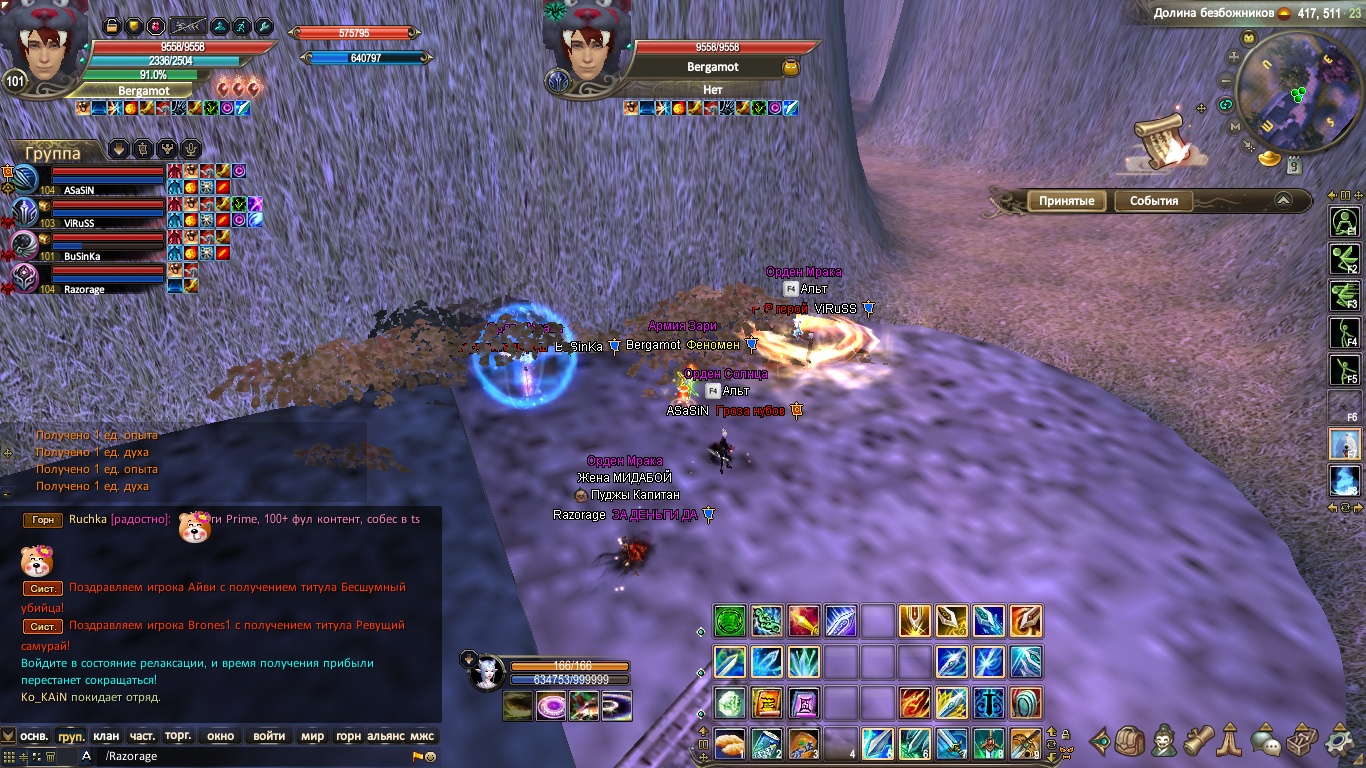Screen dimensions: 1366x768
Task: Activate the green circular seal skill
Action: coord(730,620)
